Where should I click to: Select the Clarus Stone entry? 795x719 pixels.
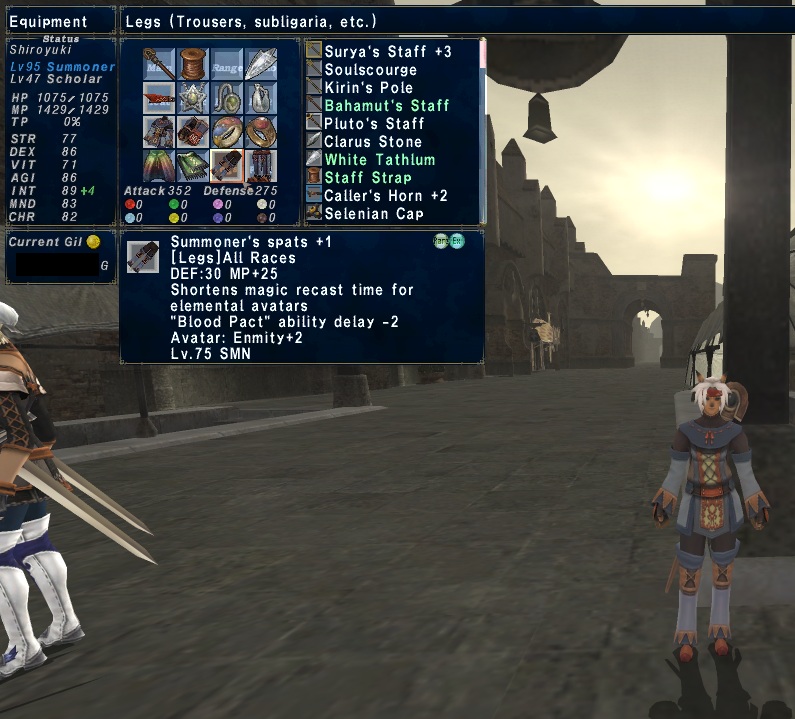click(x=372, y=141)
